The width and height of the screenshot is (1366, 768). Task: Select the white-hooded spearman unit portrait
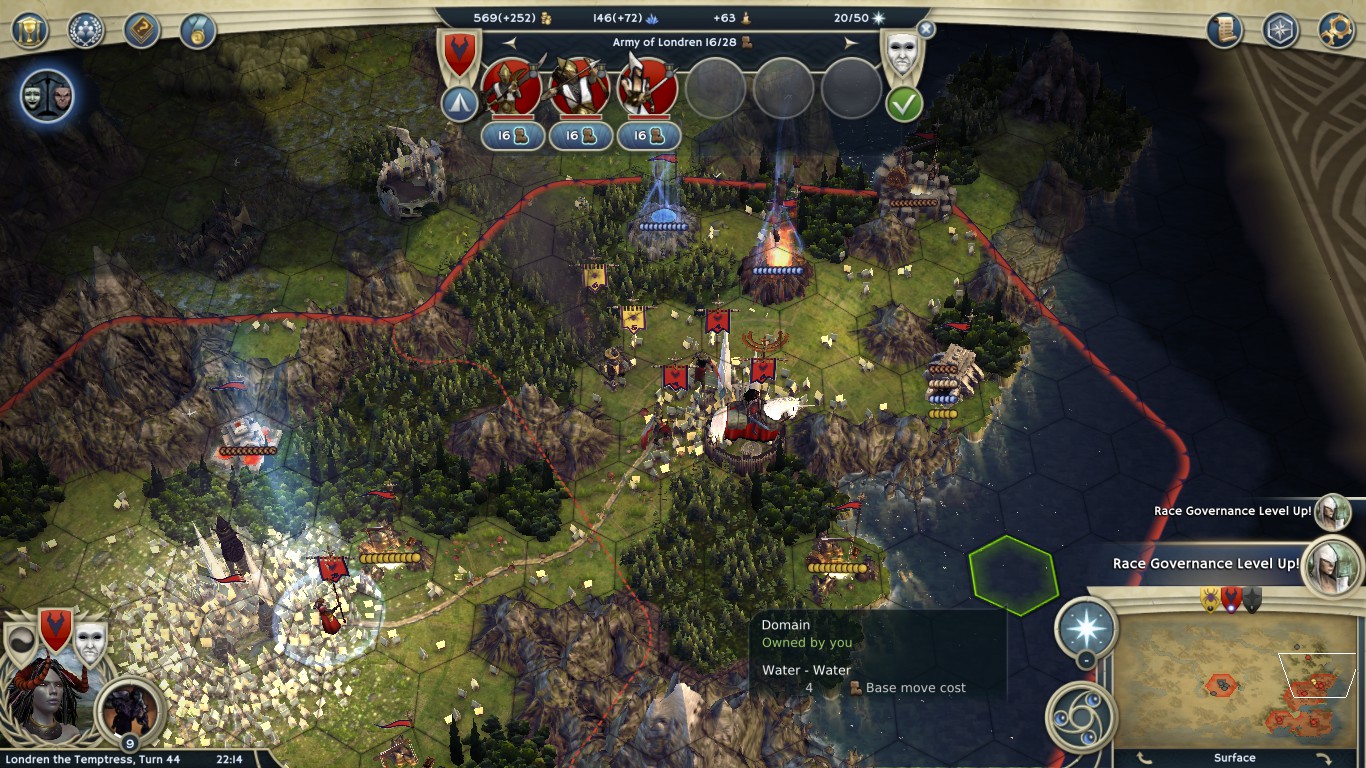[x=647, y=88]
